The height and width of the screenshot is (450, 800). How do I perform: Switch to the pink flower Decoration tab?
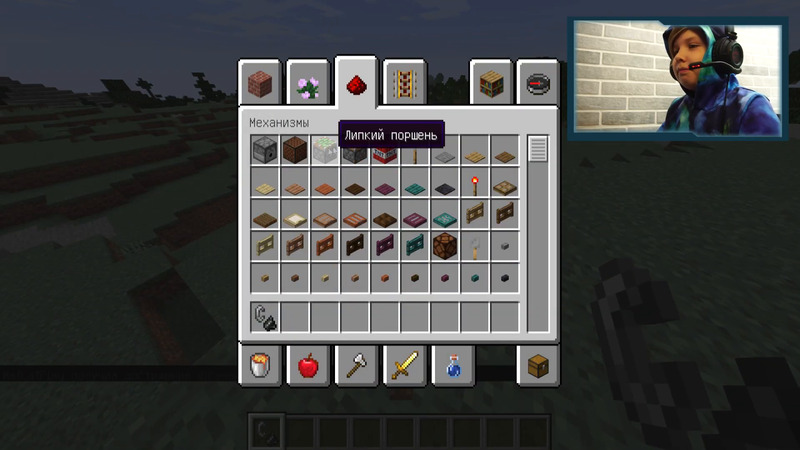[x=308, y=82]
